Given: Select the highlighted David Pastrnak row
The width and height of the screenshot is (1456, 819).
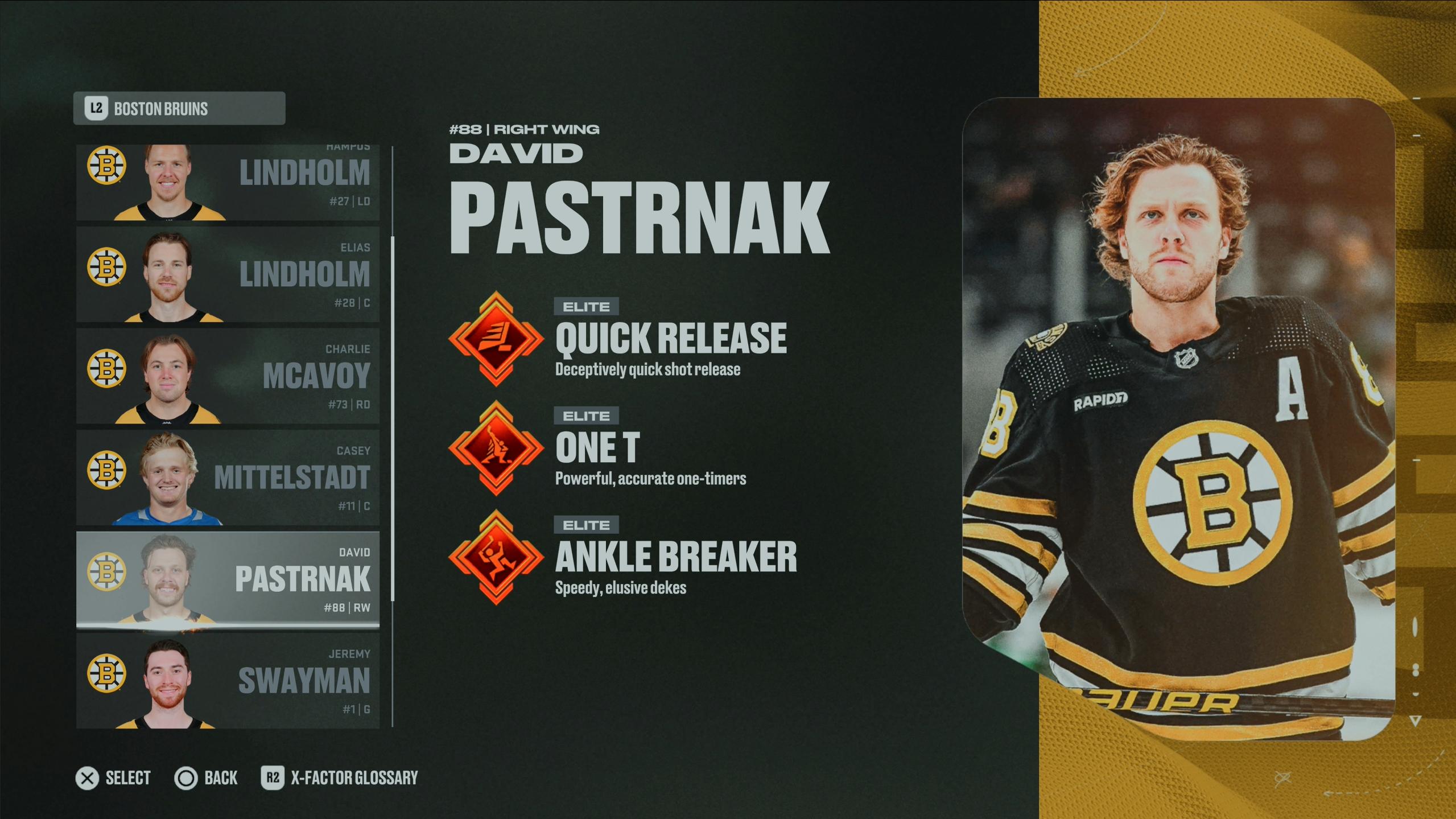Looking at the screenshot, I should click(x=228, y=579).
